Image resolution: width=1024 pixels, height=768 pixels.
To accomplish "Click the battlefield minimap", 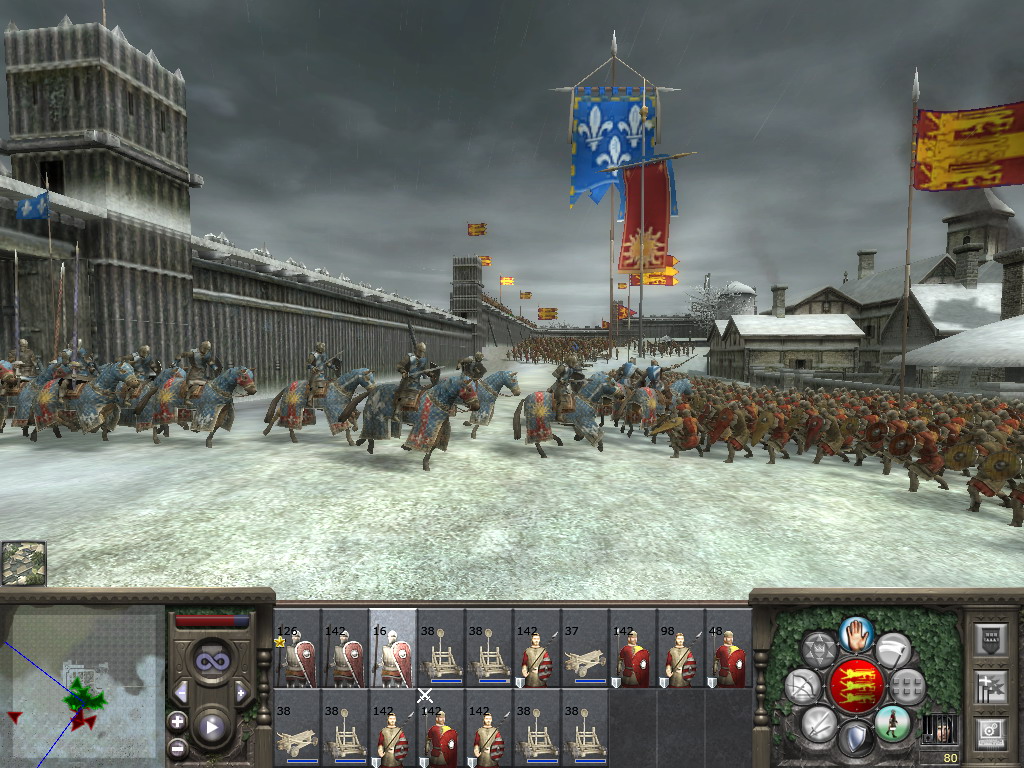I will tap(82, 686).
